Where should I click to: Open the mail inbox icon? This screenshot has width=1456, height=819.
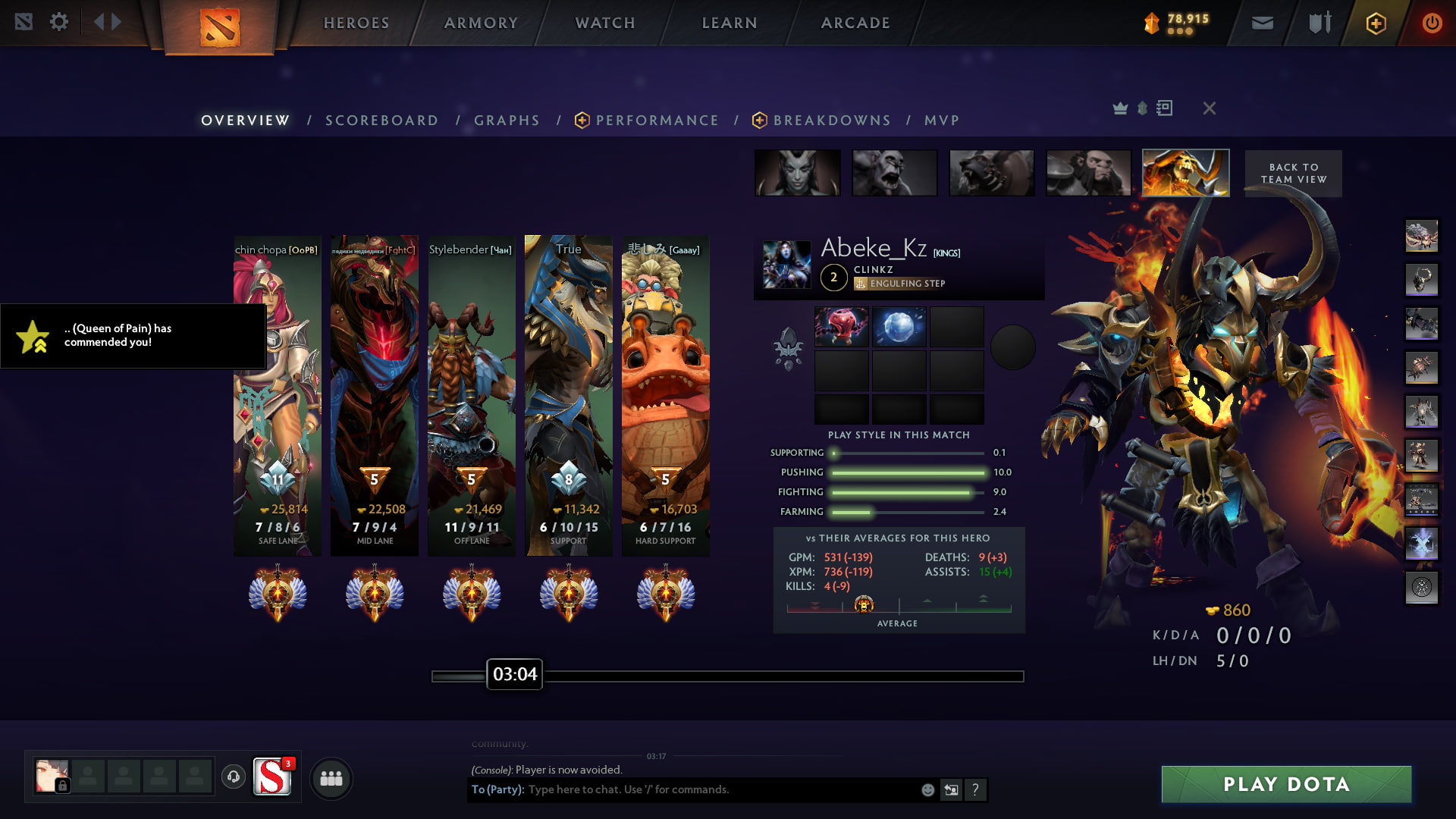[x=1262, y=23]
